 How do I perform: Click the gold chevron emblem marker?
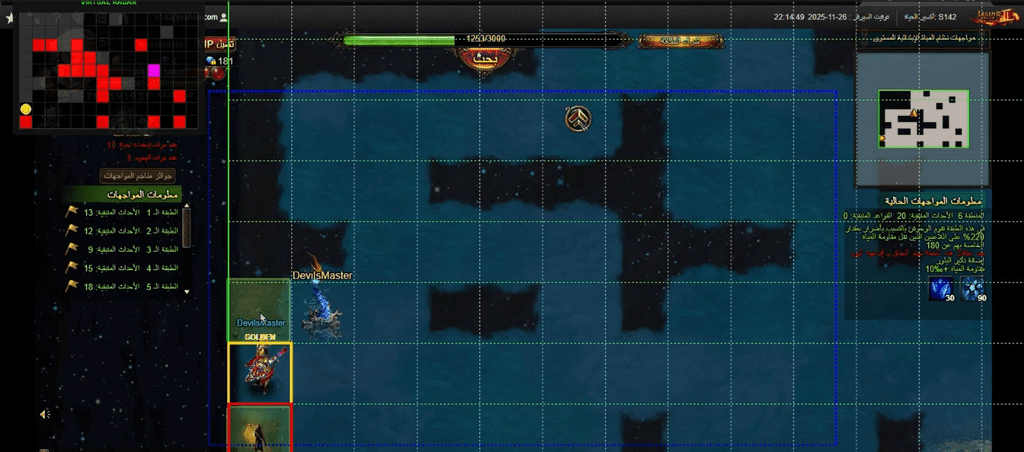(x=578, y=120)
